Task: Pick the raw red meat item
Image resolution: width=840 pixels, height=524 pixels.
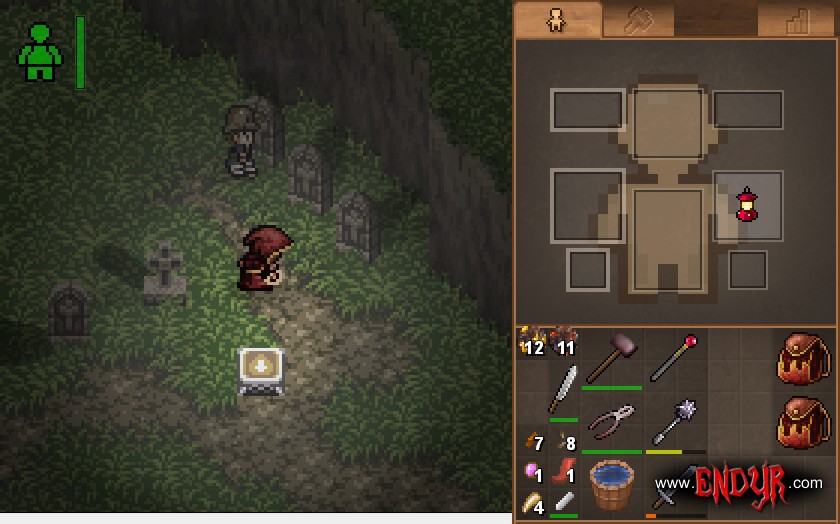Action: tap(564, 472)
